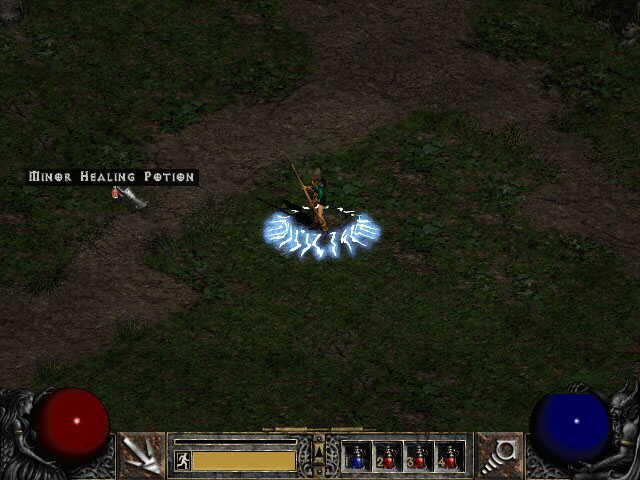Select the red healing potion in belt slot 4
The height and width of the screenshot is (480, 640).
[x=449, y=457]
